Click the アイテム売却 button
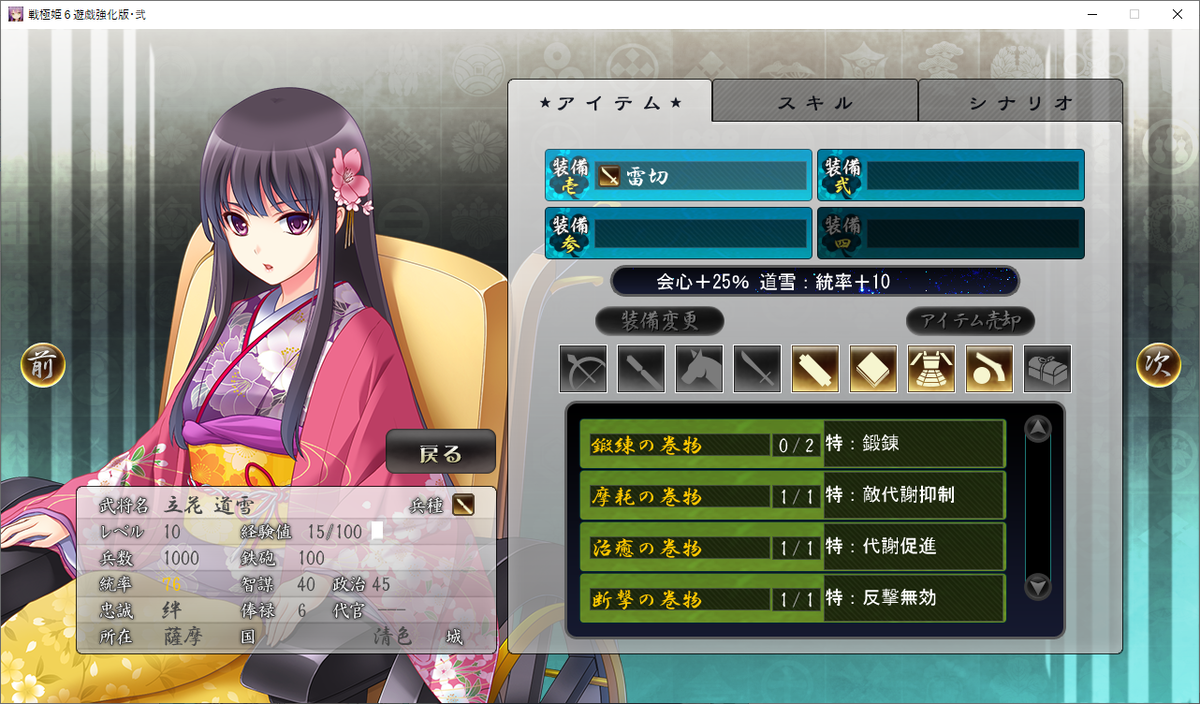Screen dimensions: 1200x704 pyautogui.click(x=970, y=321)
